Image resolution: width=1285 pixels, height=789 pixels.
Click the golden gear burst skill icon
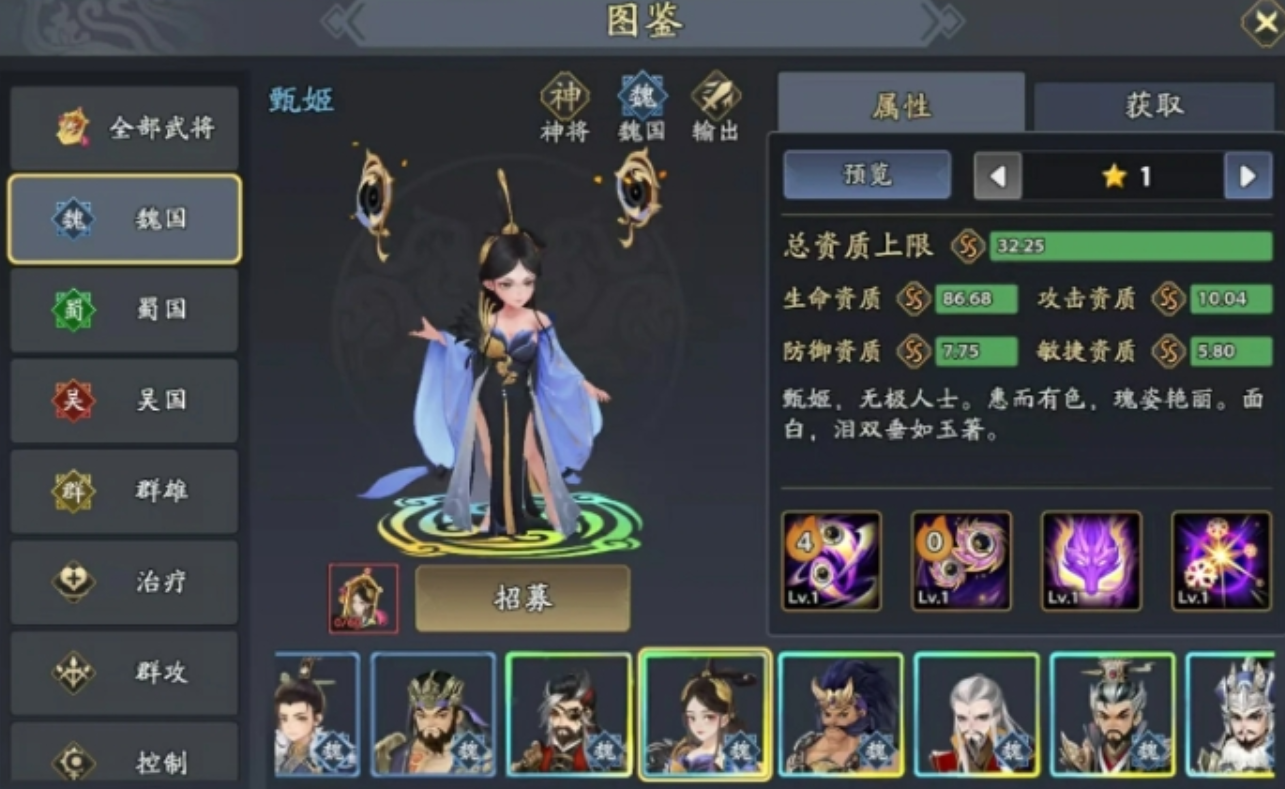[1221, 560]
